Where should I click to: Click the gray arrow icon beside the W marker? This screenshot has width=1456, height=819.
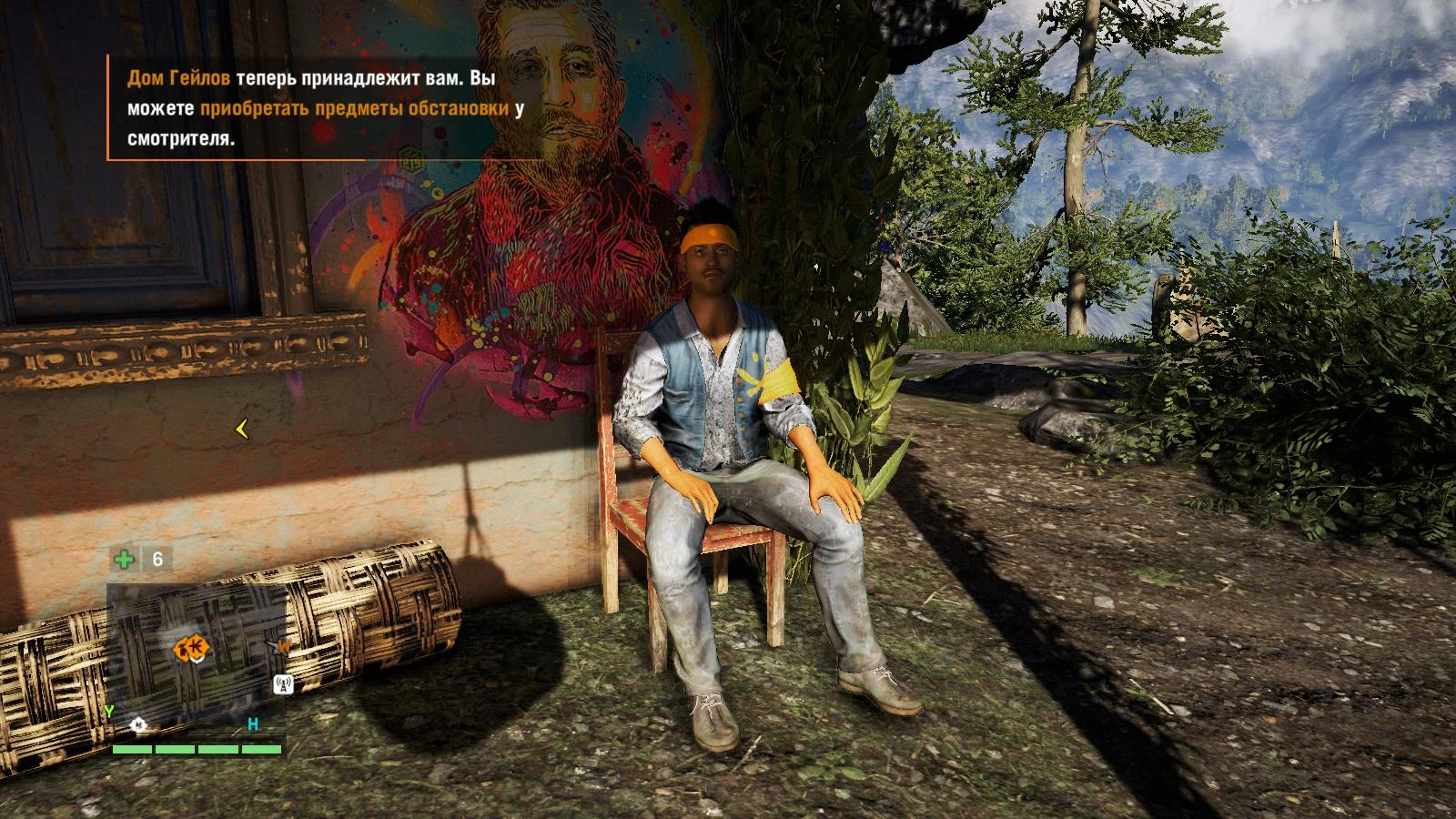click(x=274, y=646)
